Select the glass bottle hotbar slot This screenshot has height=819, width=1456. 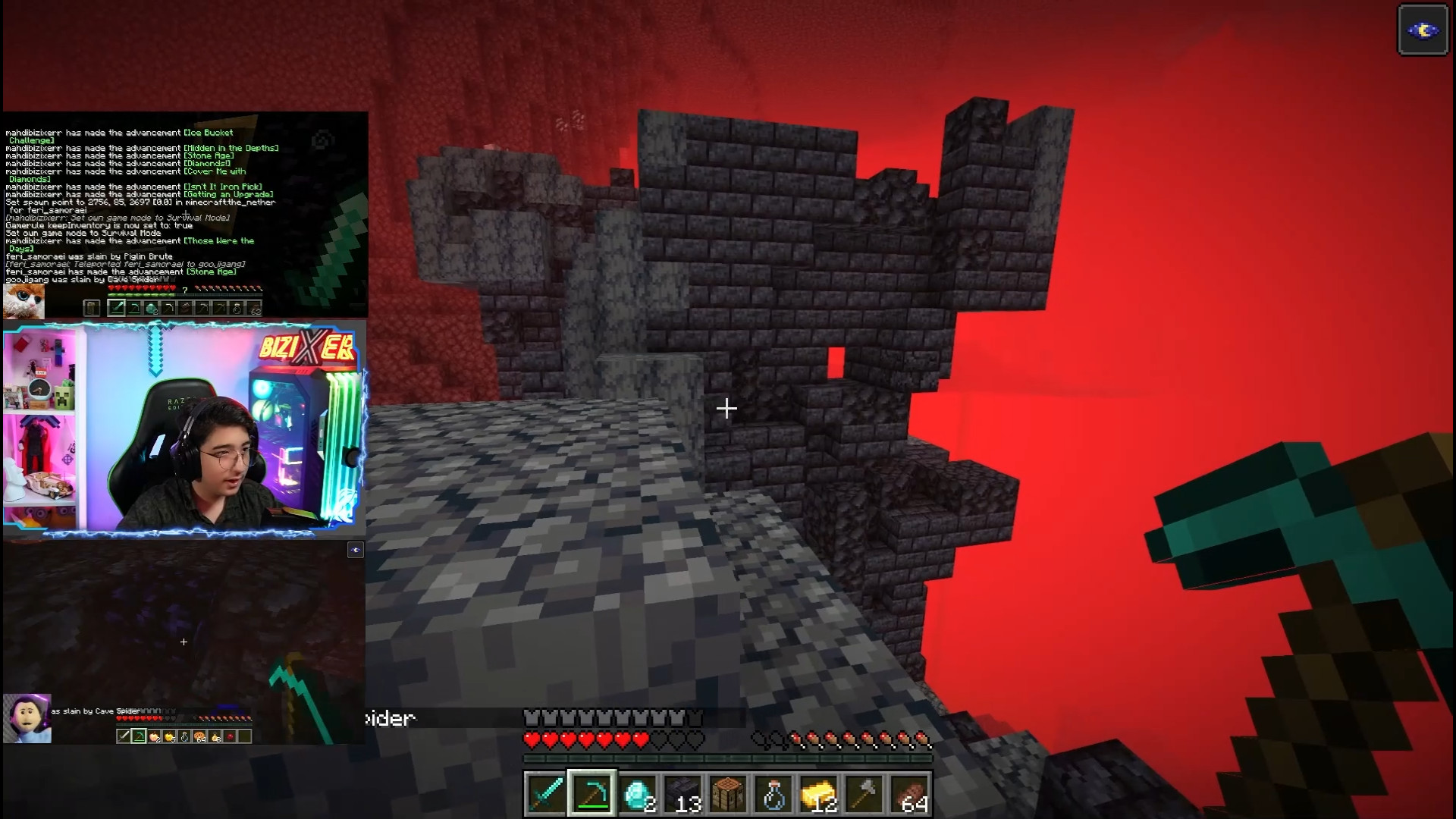click(x=773, y=794)
